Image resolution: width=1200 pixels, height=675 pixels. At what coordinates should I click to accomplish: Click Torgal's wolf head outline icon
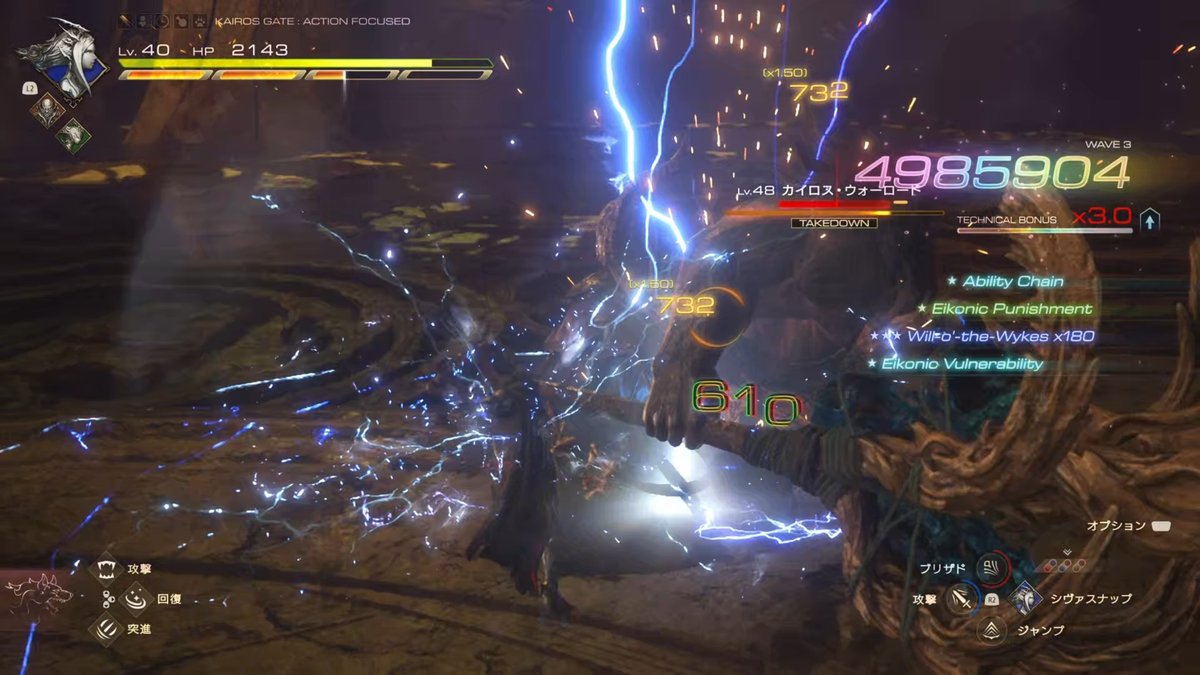(x=40, y=596)
